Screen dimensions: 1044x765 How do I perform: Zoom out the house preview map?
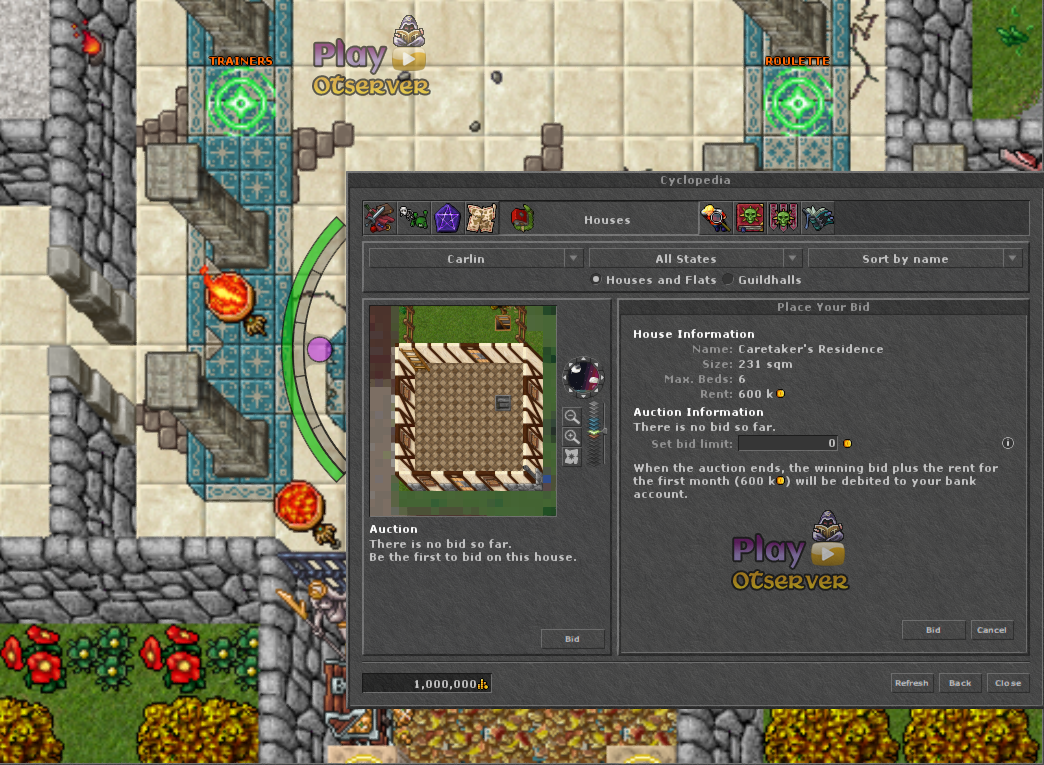[x=572, y=417]
